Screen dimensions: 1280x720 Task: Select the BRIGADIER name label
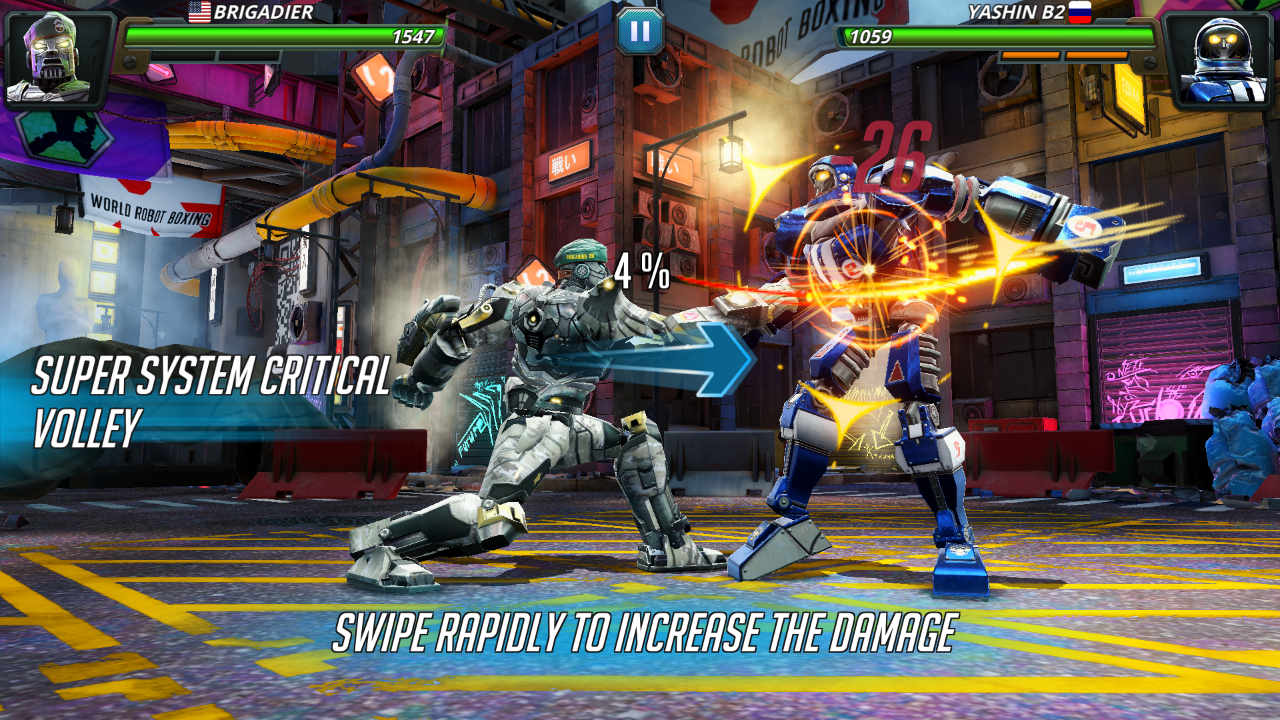click(265, 13)
